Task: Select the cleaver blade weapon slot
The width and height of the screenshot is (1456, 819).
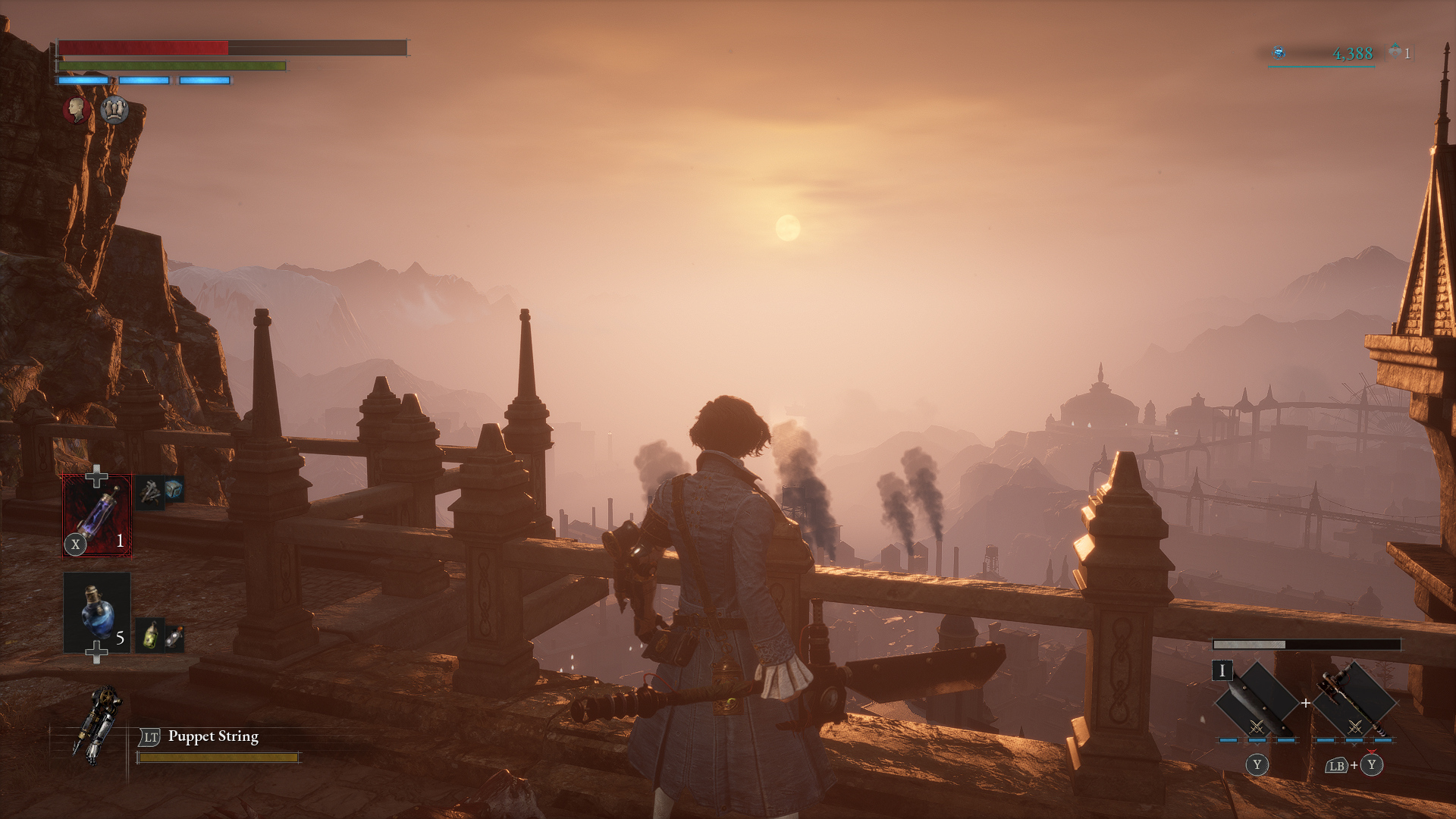Action: 1256,701
